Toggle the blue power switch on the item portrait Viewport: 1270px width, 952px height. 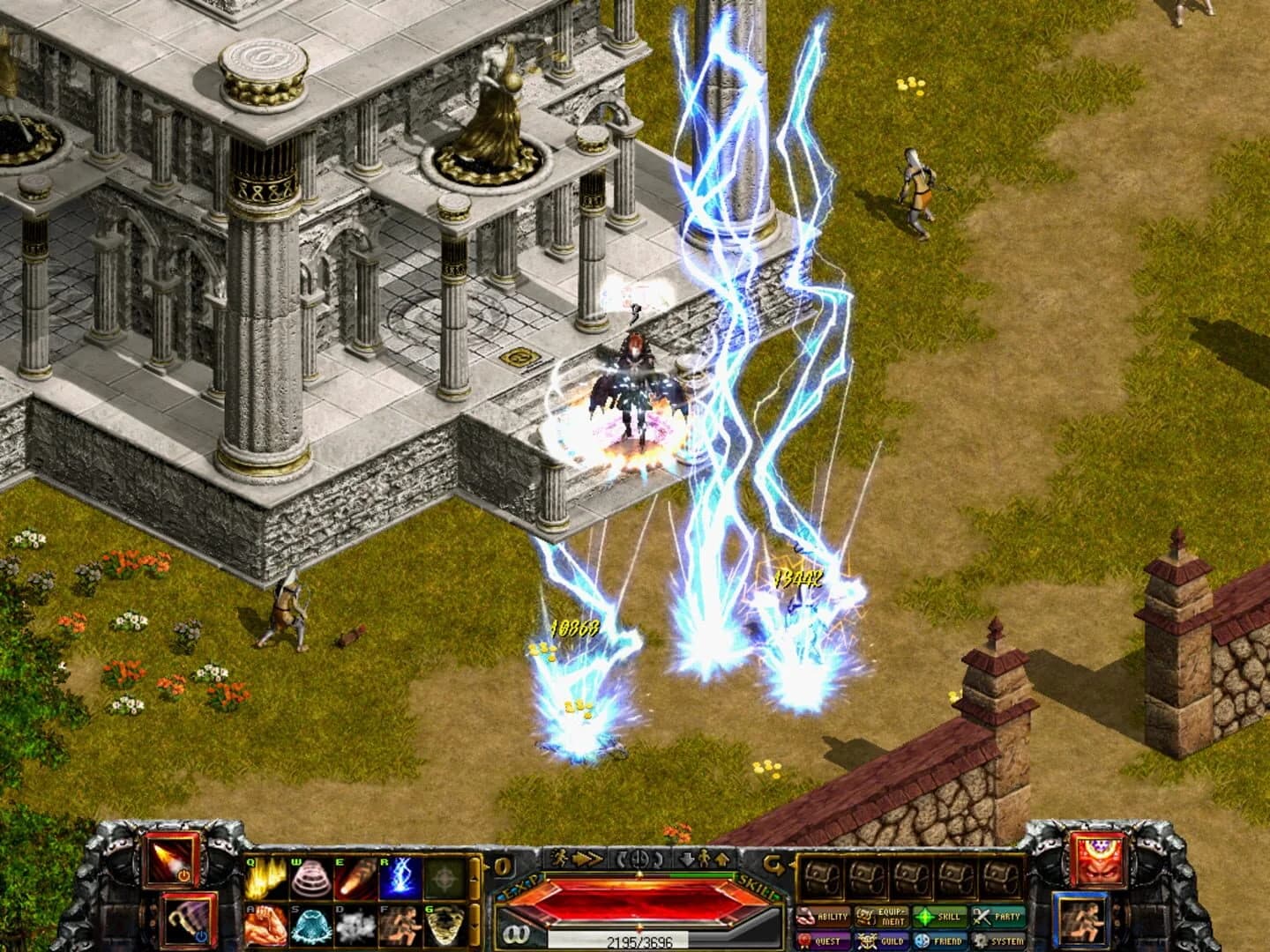(201, 936)
